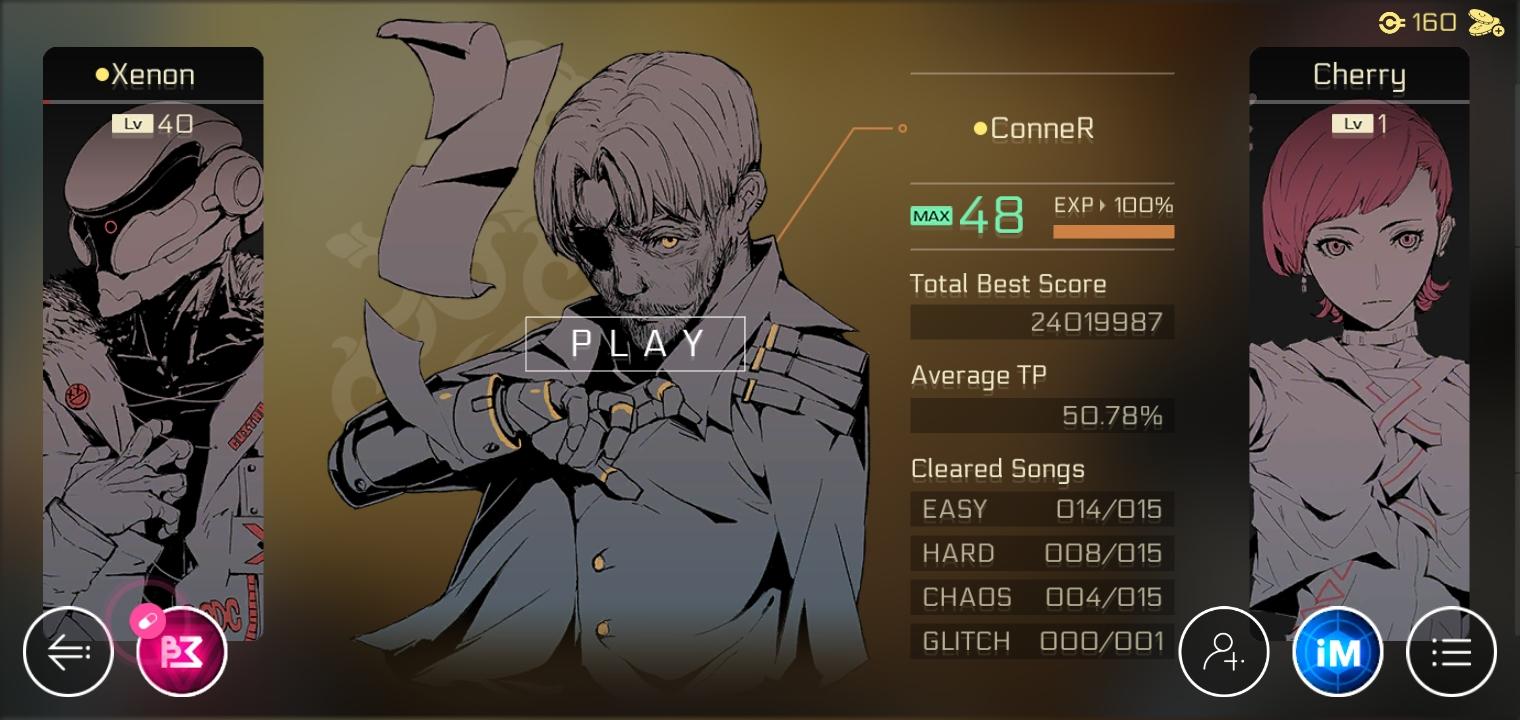Screen dimensions: 1520x720
Task: Open the song list via the menu icon
Action: (x=1450, y=651)
